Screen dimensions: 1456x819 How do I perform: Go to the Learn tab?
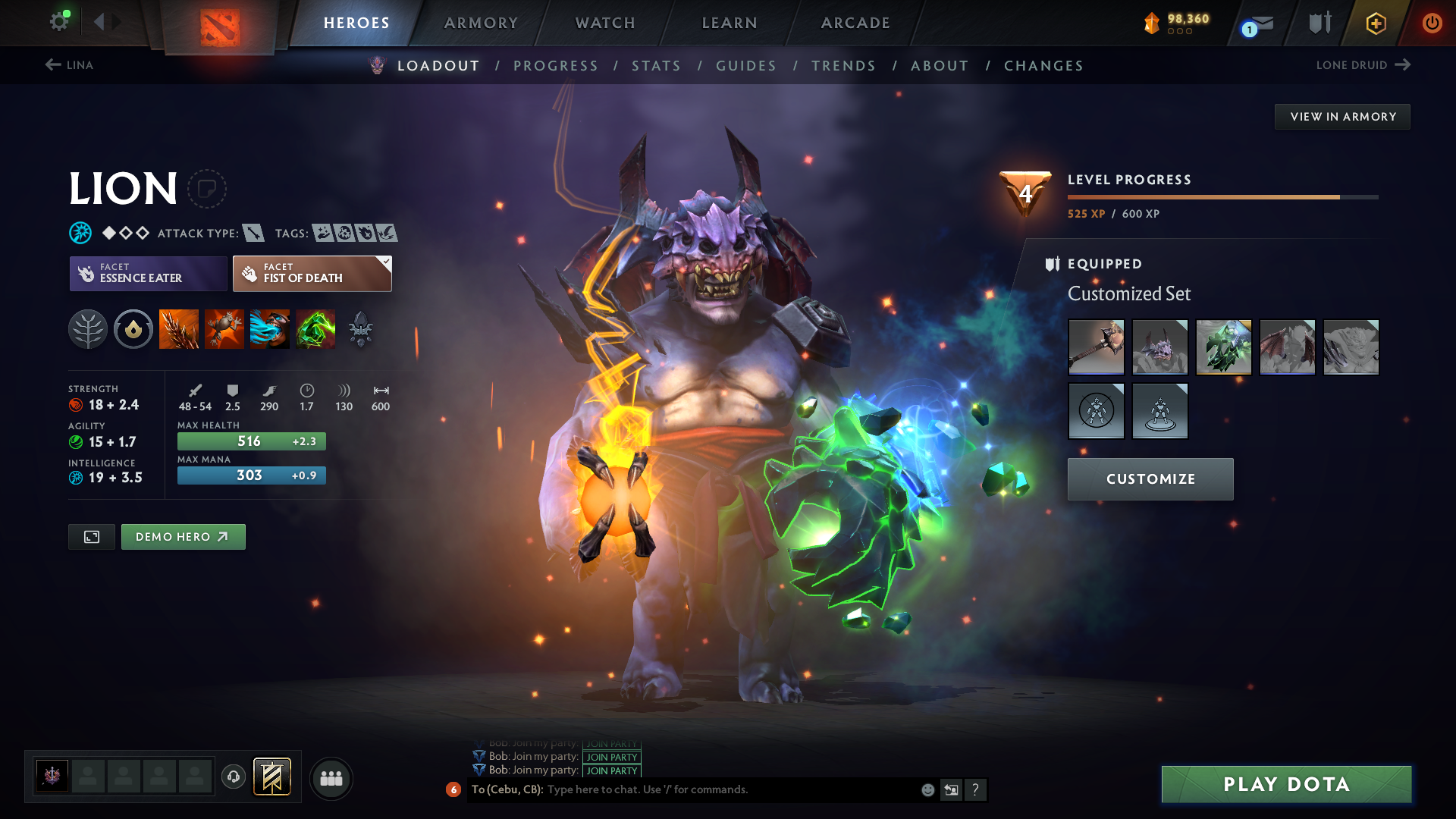pyautogui.click(x=730, y=23)
